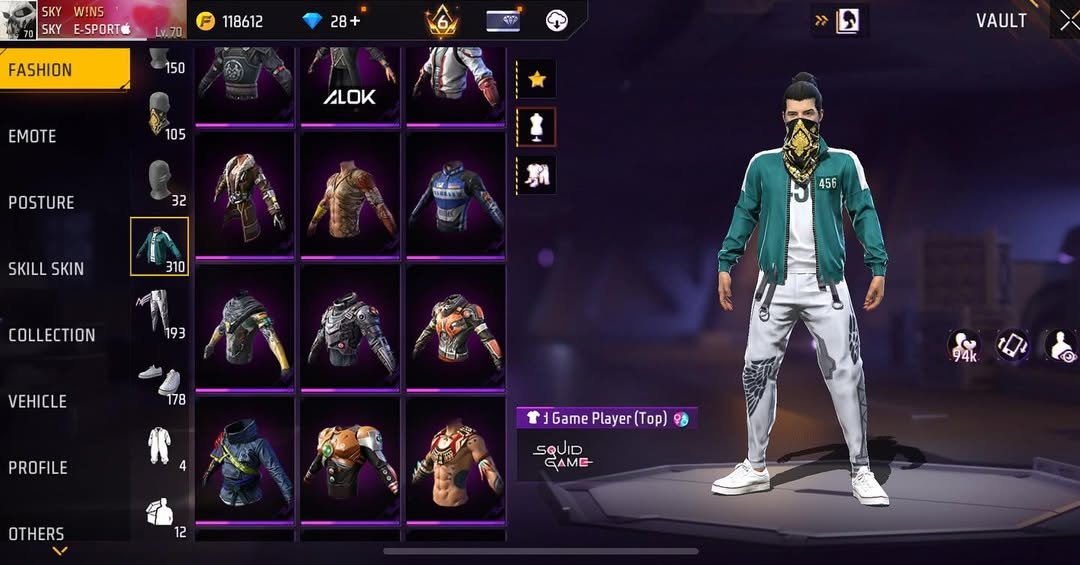Go to Skill Skin section
Viewport: 1080px width, 565px height.
click(x=46, y=269)
